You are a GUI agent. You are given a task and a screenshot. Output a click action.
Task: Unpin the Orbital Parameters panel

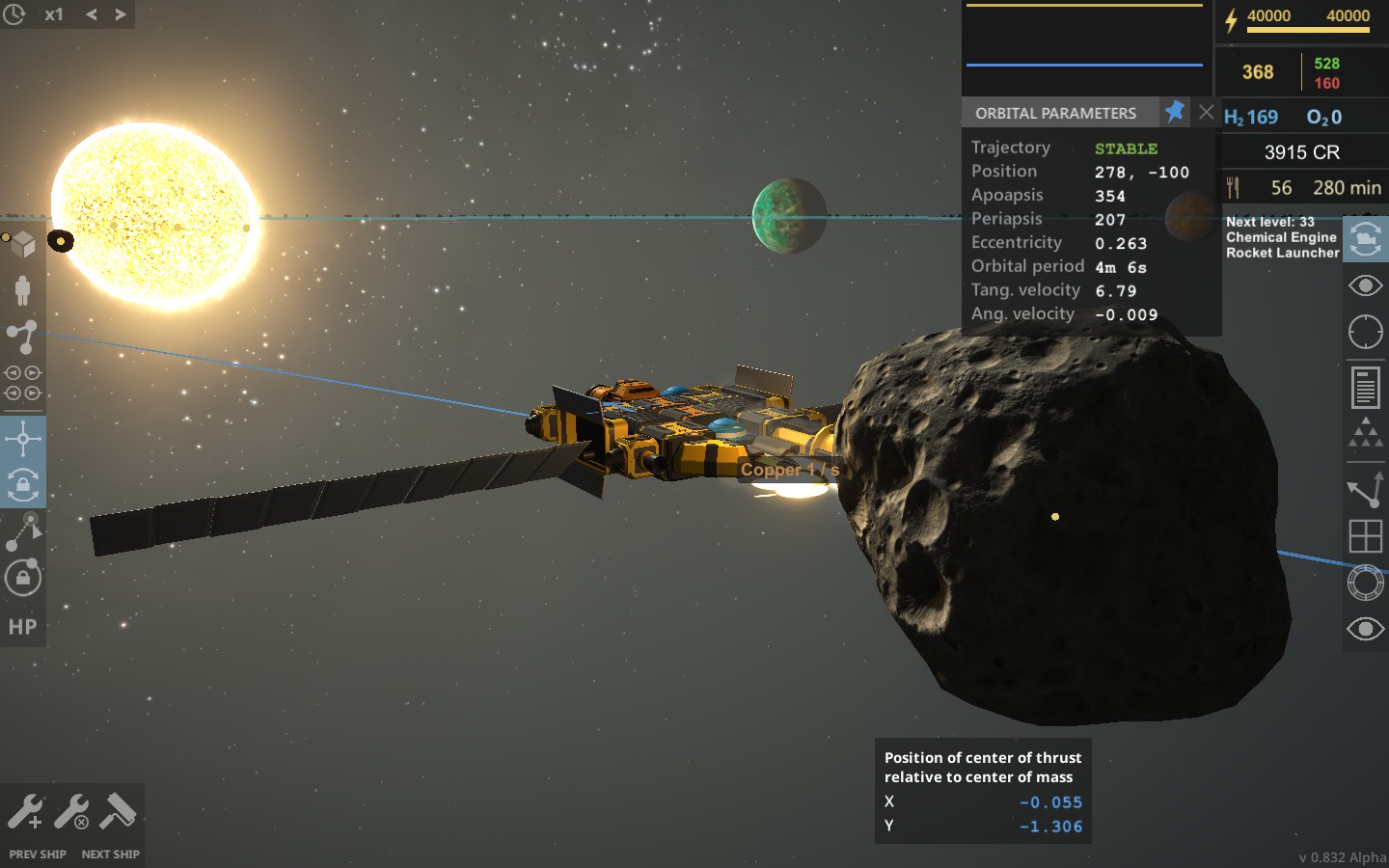(1176, 113)
